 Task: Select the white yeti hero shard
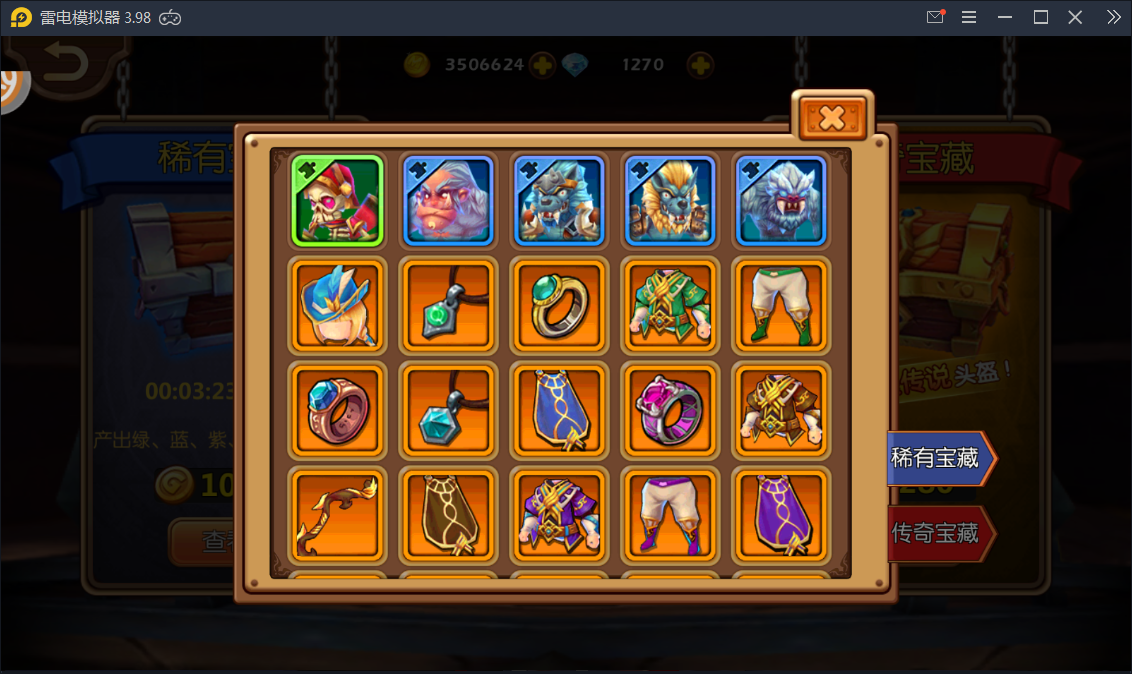[x=781, y=200]
